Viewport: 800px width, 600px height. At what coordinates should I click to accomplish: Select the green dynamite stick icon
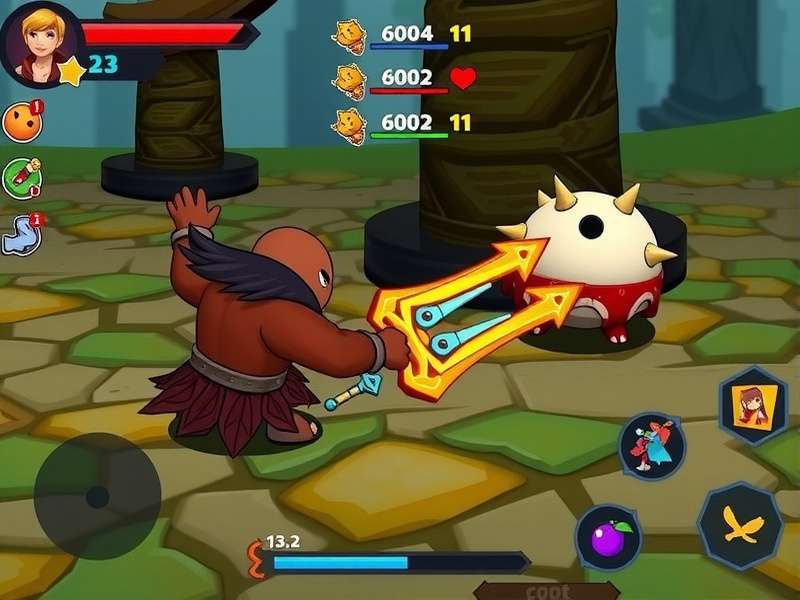pos(21,177)
